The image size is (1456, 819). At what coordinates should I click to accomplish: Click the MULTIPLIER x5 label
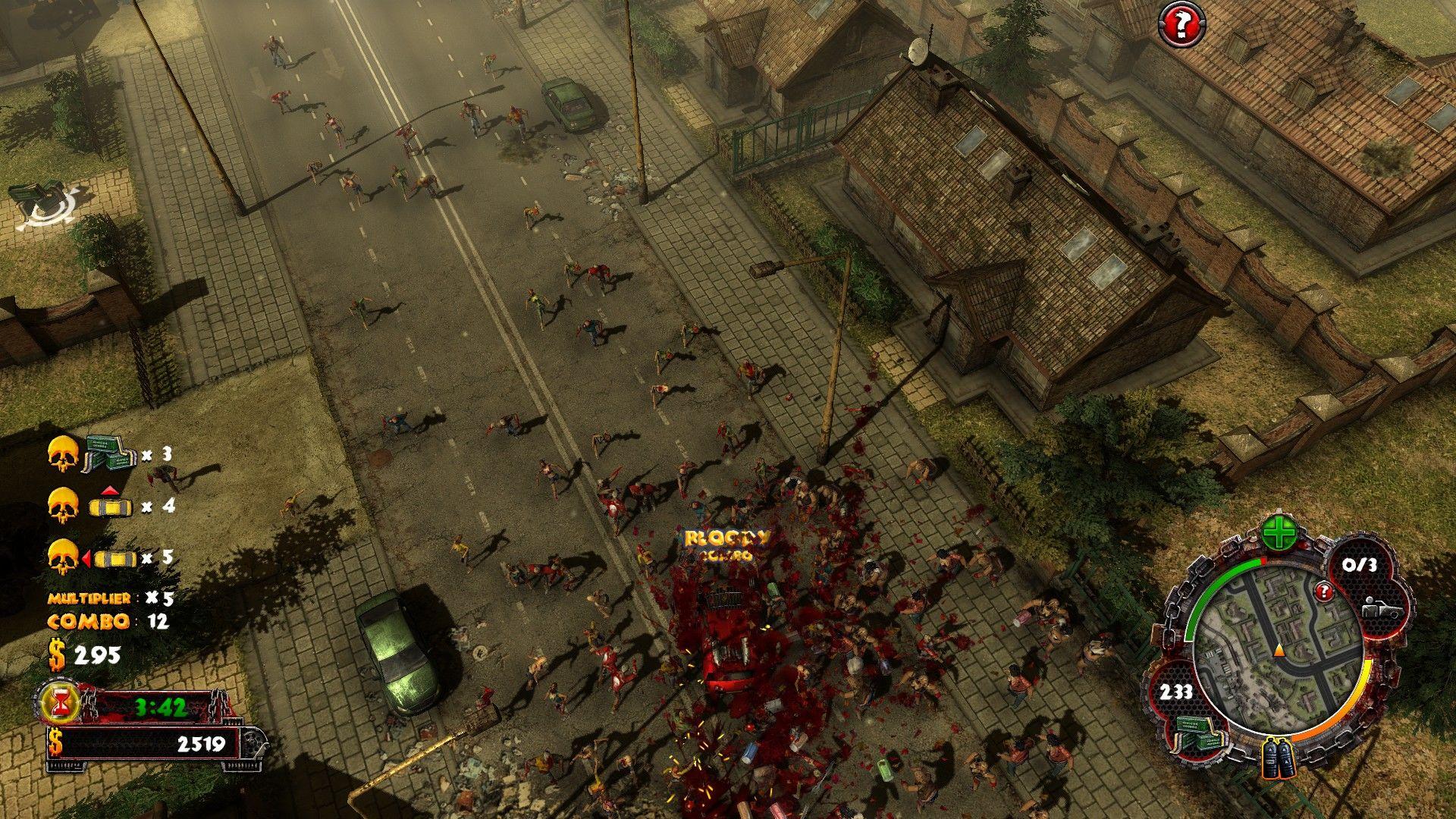tap(89, 600)
